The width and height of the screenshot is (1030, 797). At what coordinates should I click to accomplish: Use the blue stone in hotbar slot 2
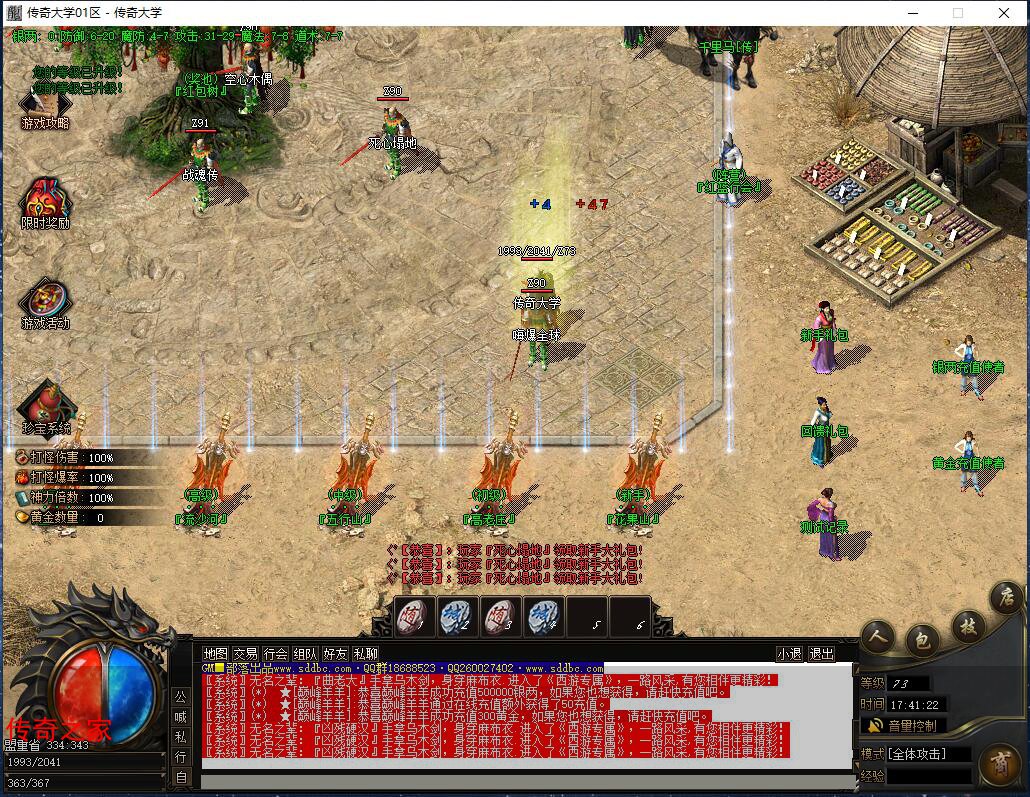[x=456, y=616]
